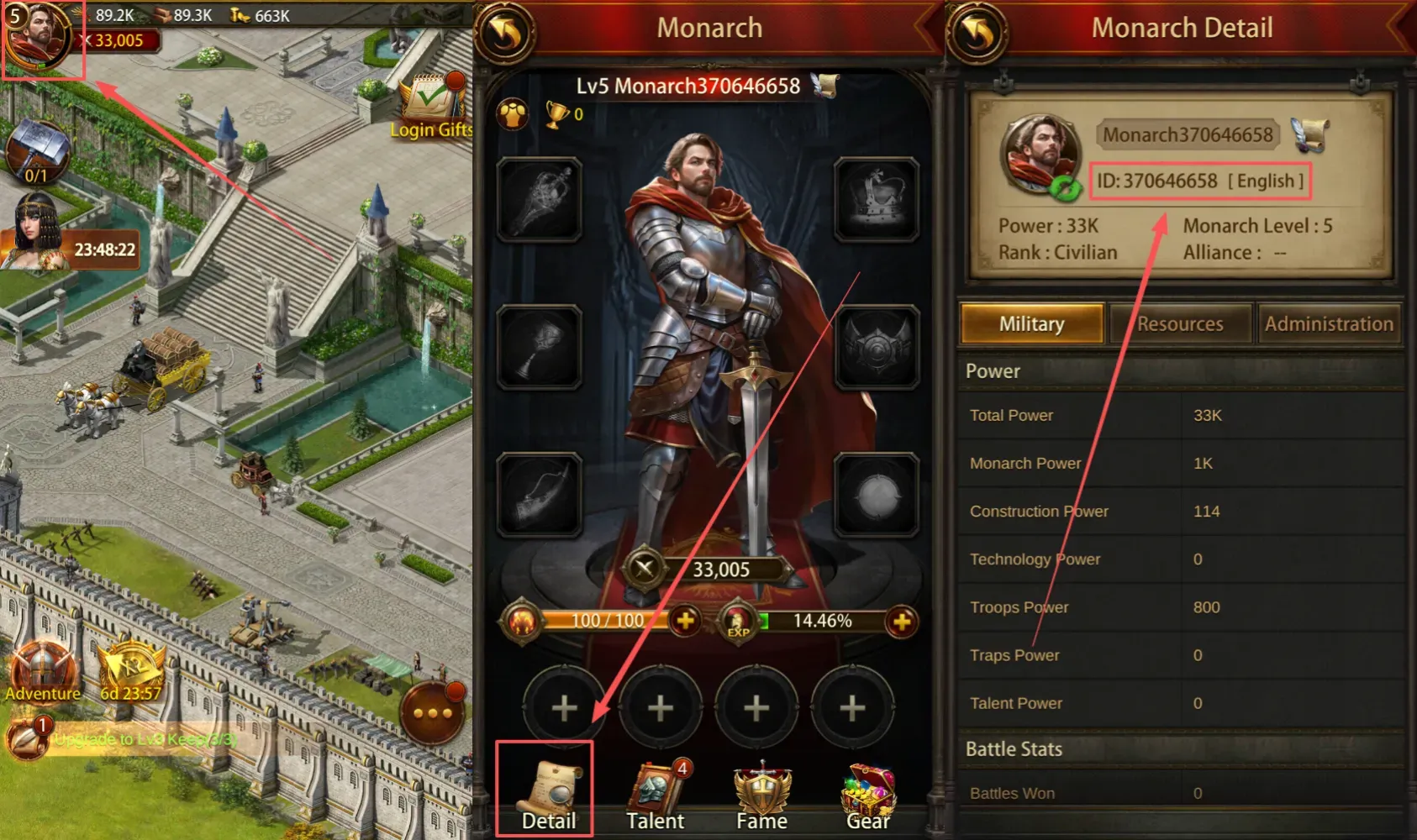Open the crown equipment slot

876,199
